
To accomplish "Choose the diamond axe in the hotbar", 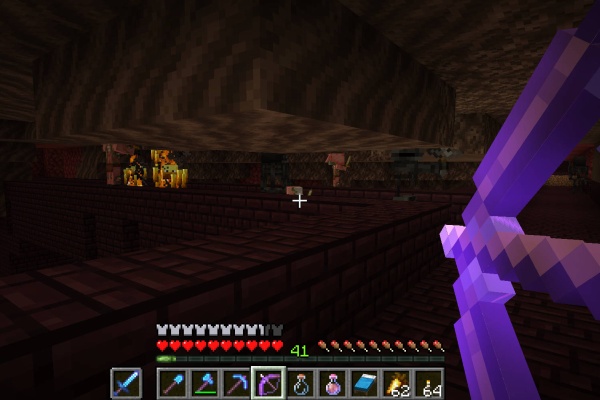I will pyautogui.click(x=204, y=384).
